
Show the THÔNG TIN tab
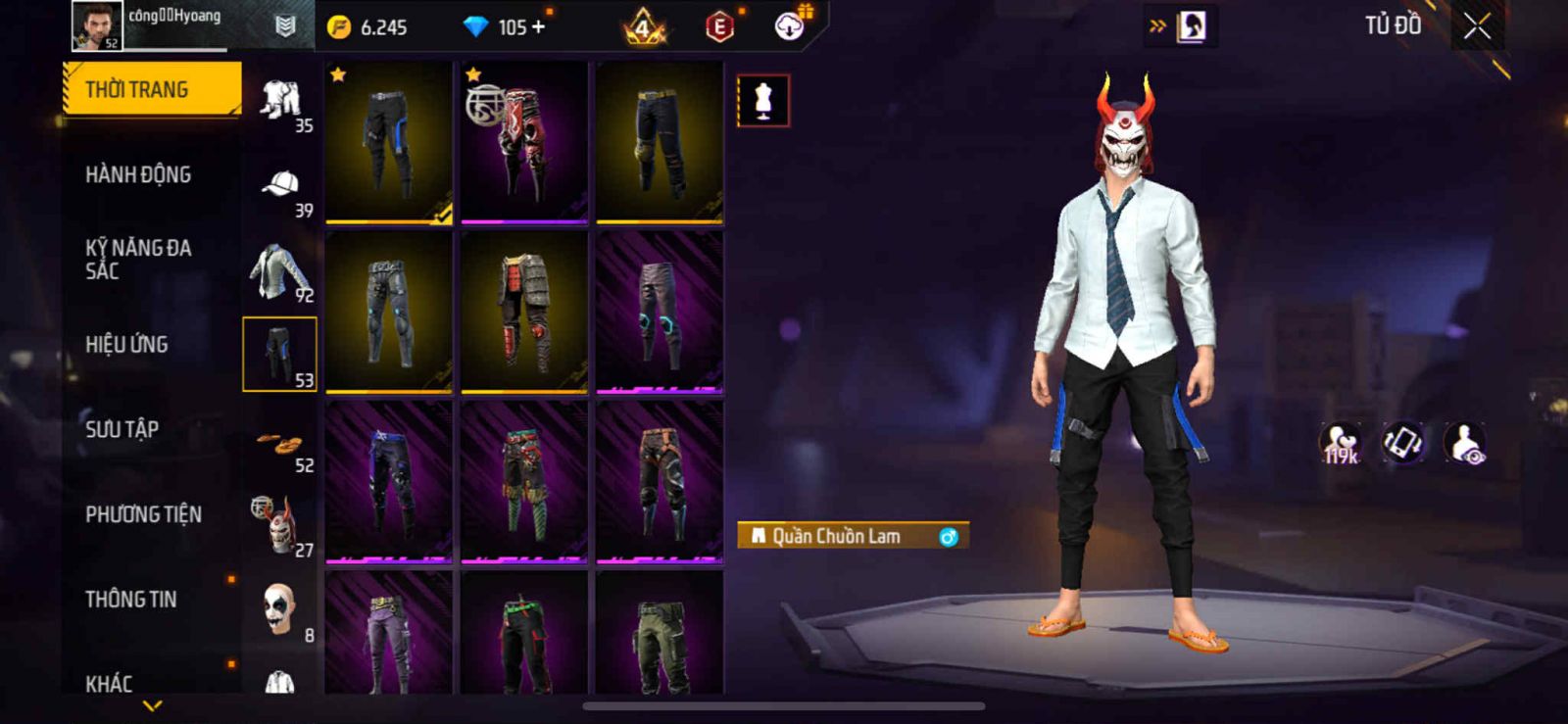point(131,599)
